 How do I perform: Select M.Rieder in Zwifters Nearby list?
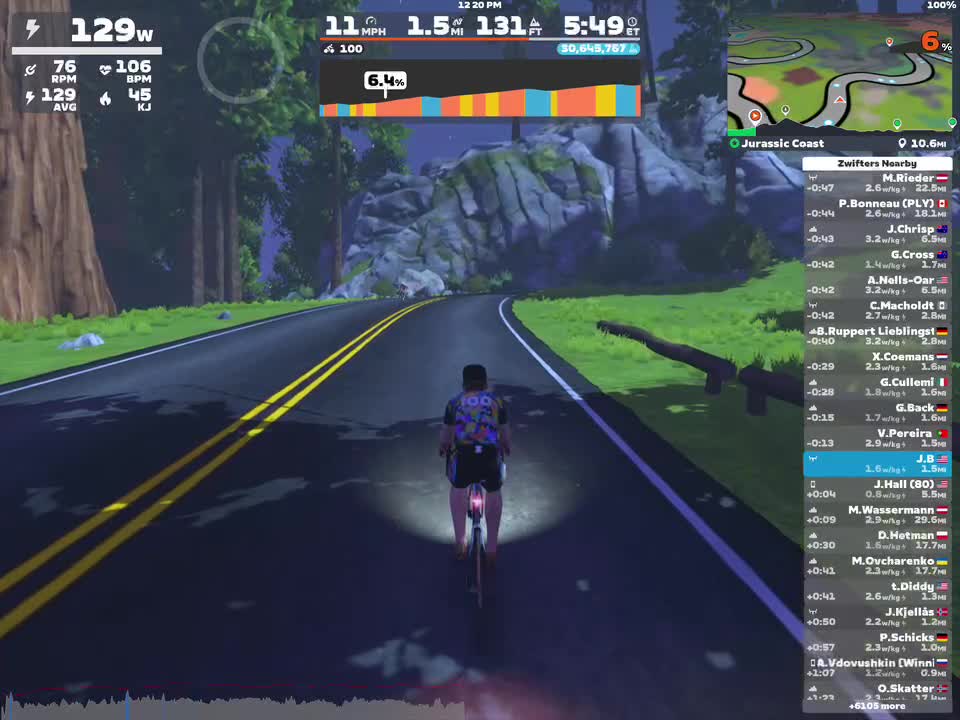(877, 183)
